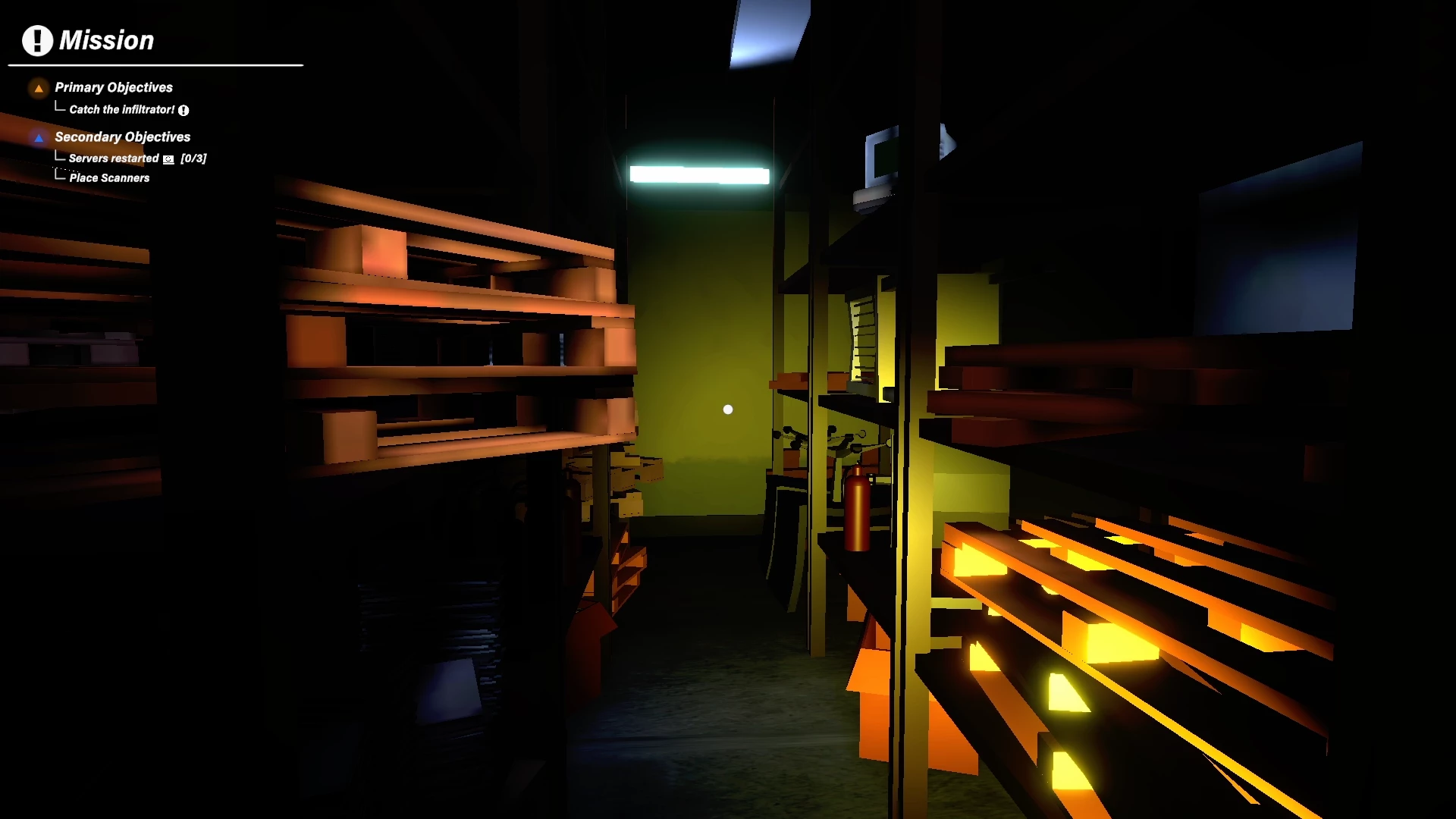Click the info icon beside Catch the infiltrator
The width and height of the screenshot is (1456, 819).
click(x=184, y=111)
